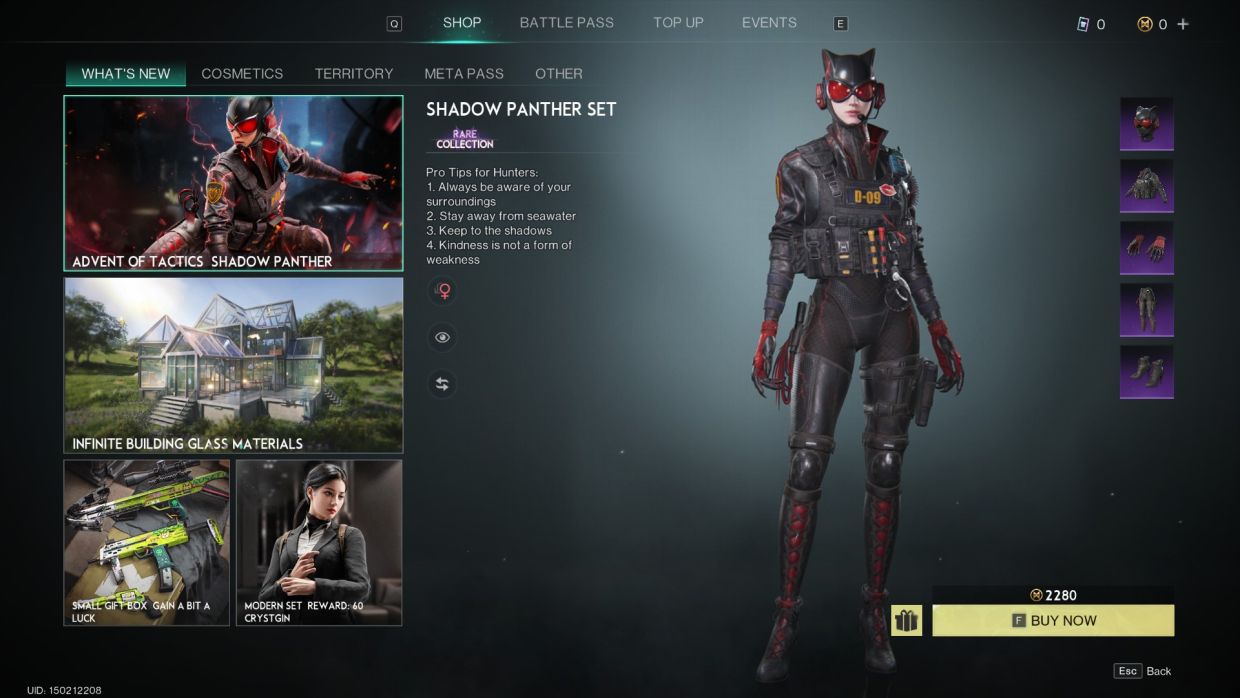View Infinite Building Glass Materials offer
The image size is (1240, 698).
(233, 365)
